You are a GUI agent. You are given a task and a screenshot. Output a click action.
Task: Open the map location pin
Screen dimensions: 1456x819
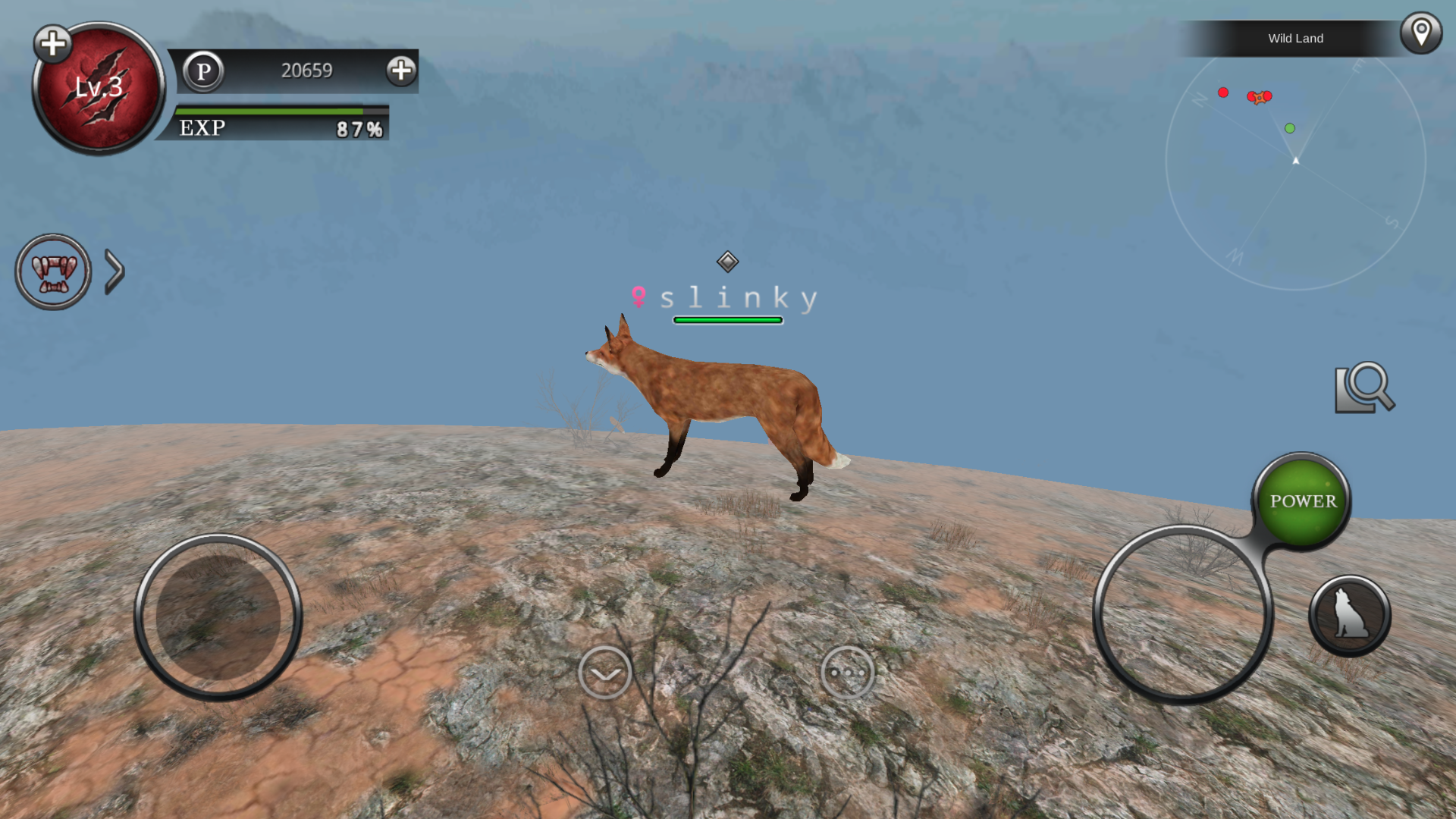(1420, 33)
